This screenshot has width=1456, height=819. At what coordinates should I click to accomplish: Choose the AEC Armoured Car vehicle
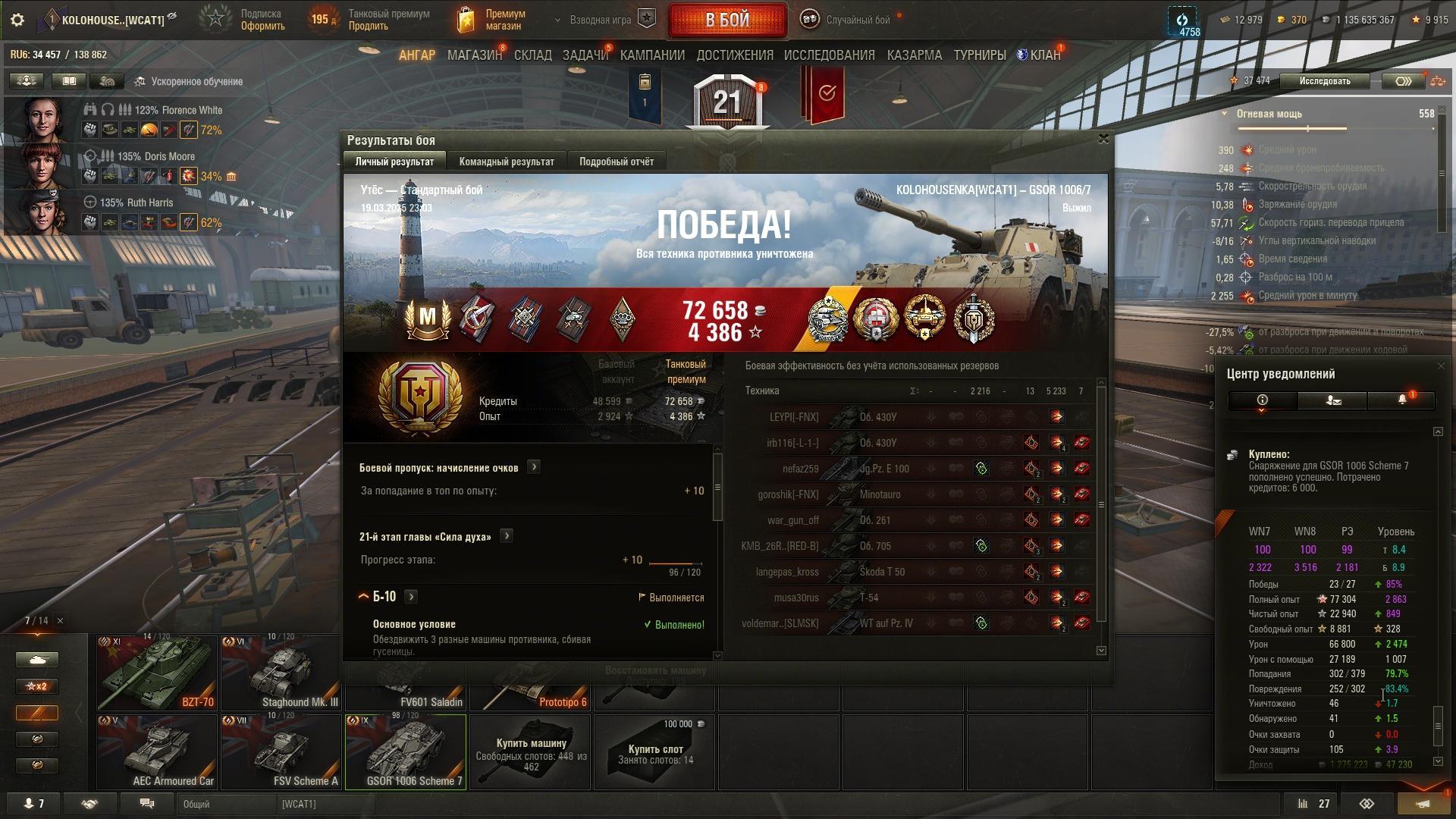158,752
